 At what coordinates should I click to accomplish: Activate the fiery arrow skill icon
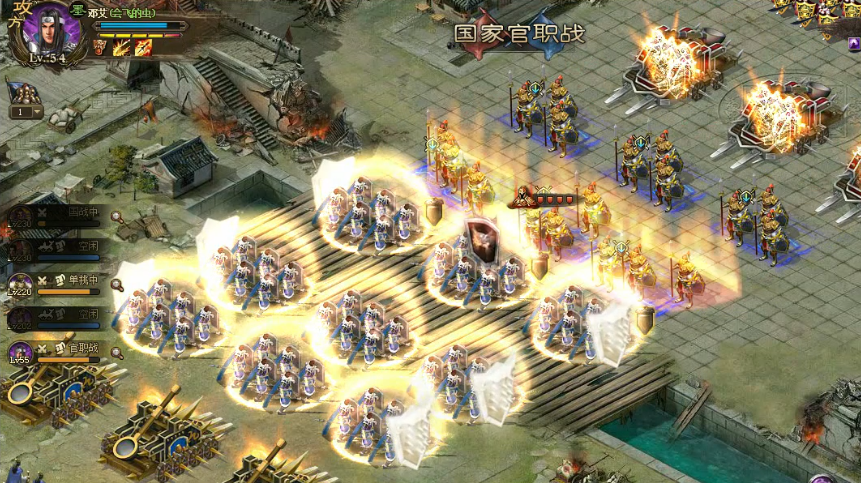tap(143, 47)
